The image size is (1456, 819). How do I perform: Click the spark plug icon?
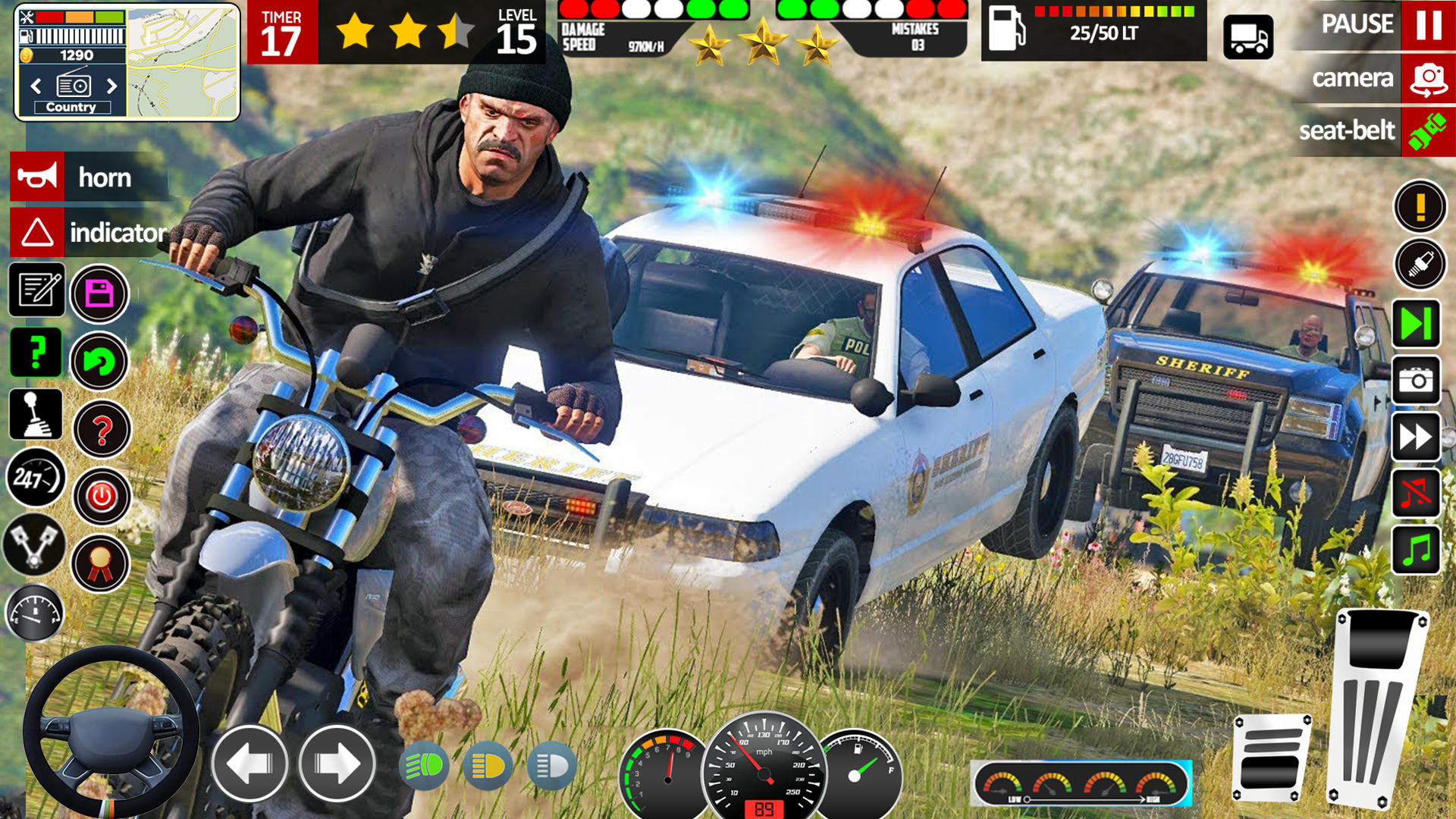coord(1419,265)
